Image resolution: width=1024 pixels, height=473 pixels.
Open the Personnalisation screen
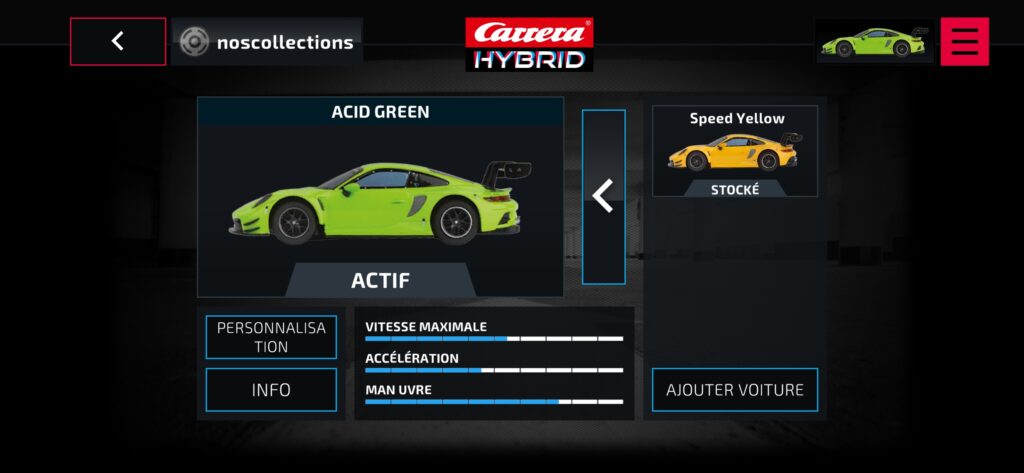pos(271,337)
